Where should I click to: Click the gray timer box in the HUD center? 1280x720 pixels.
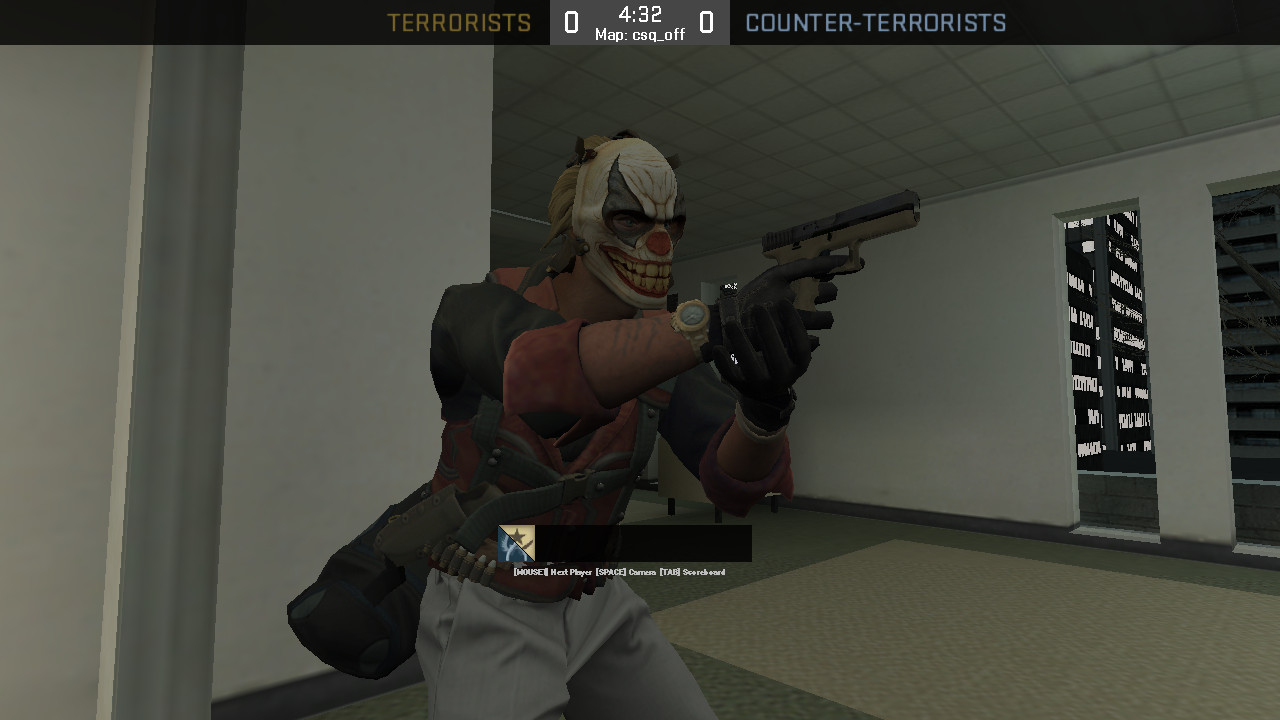639,21
